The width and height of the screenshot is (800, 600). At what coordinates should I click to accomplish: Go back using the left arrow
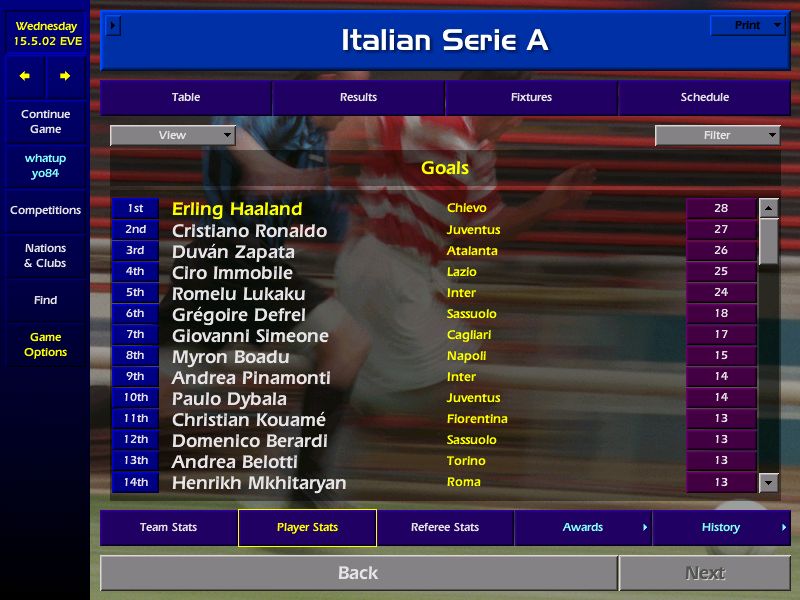[25, 76]
